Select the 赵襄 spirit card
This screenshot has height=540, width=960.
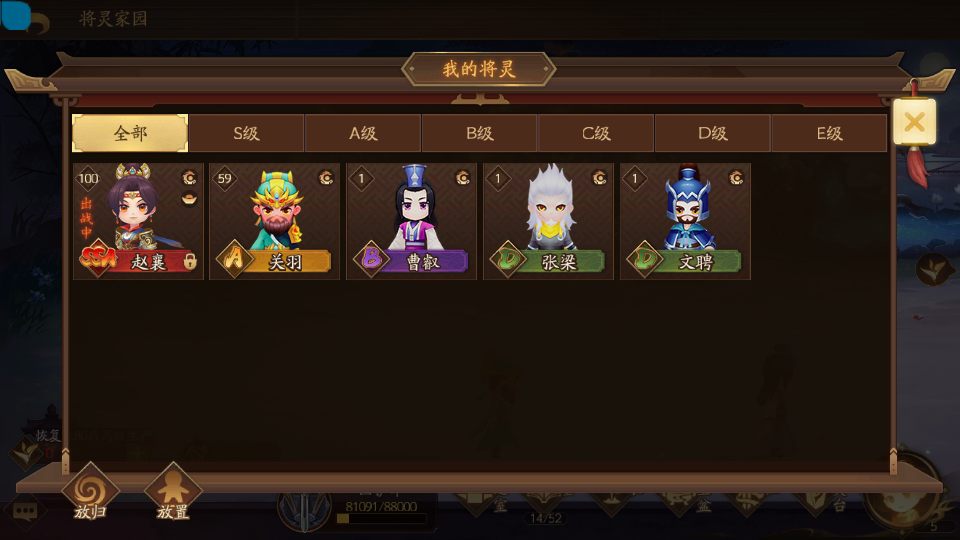pyautogui.click(x=138, y=221)
